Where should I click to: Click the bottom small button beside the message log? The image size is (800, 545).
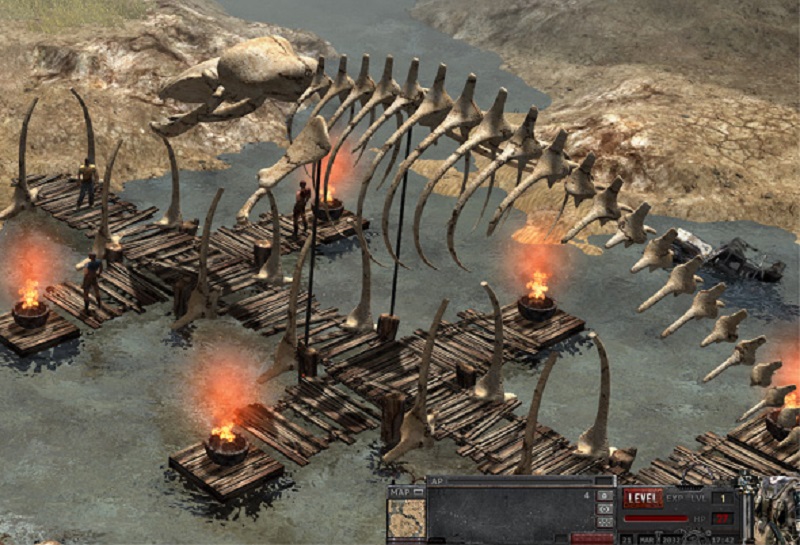(604, 521)
